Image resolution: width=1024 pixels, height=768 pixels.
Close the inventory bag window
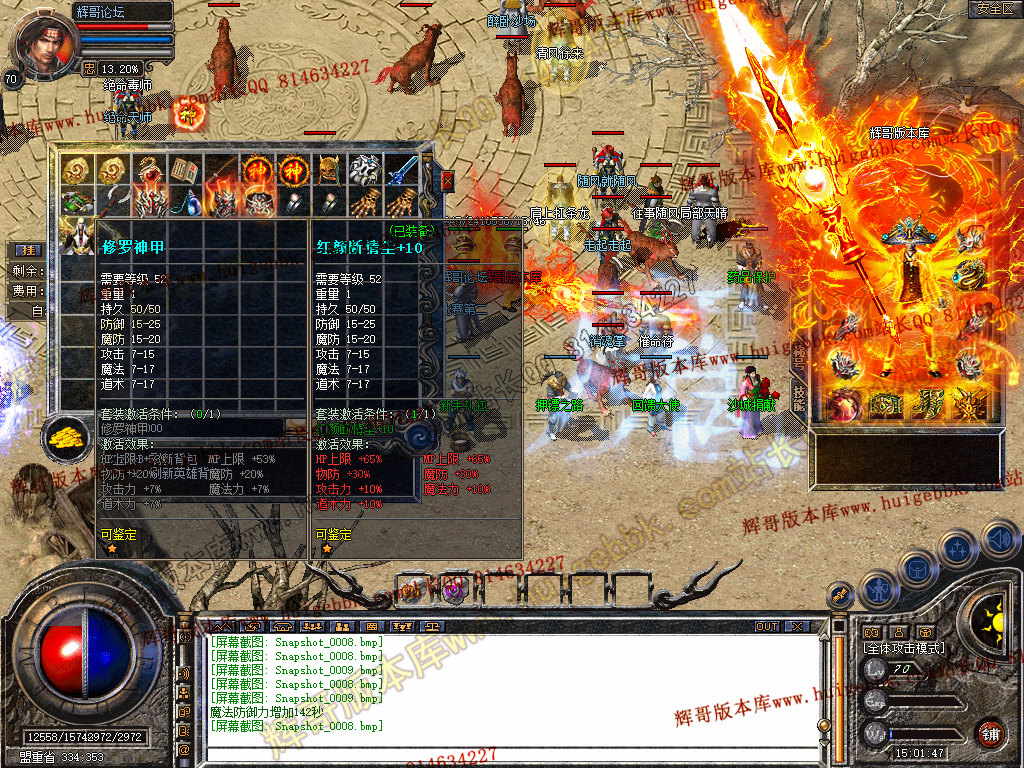coord(448,180)
